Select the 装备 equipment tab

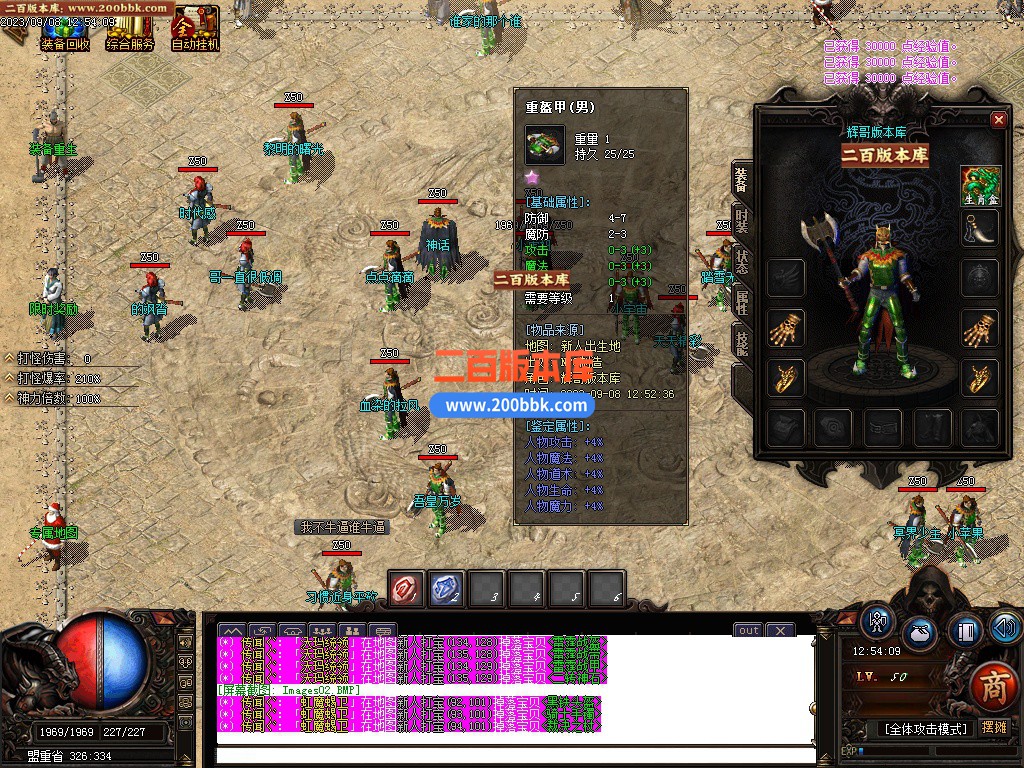click(742, 178)
